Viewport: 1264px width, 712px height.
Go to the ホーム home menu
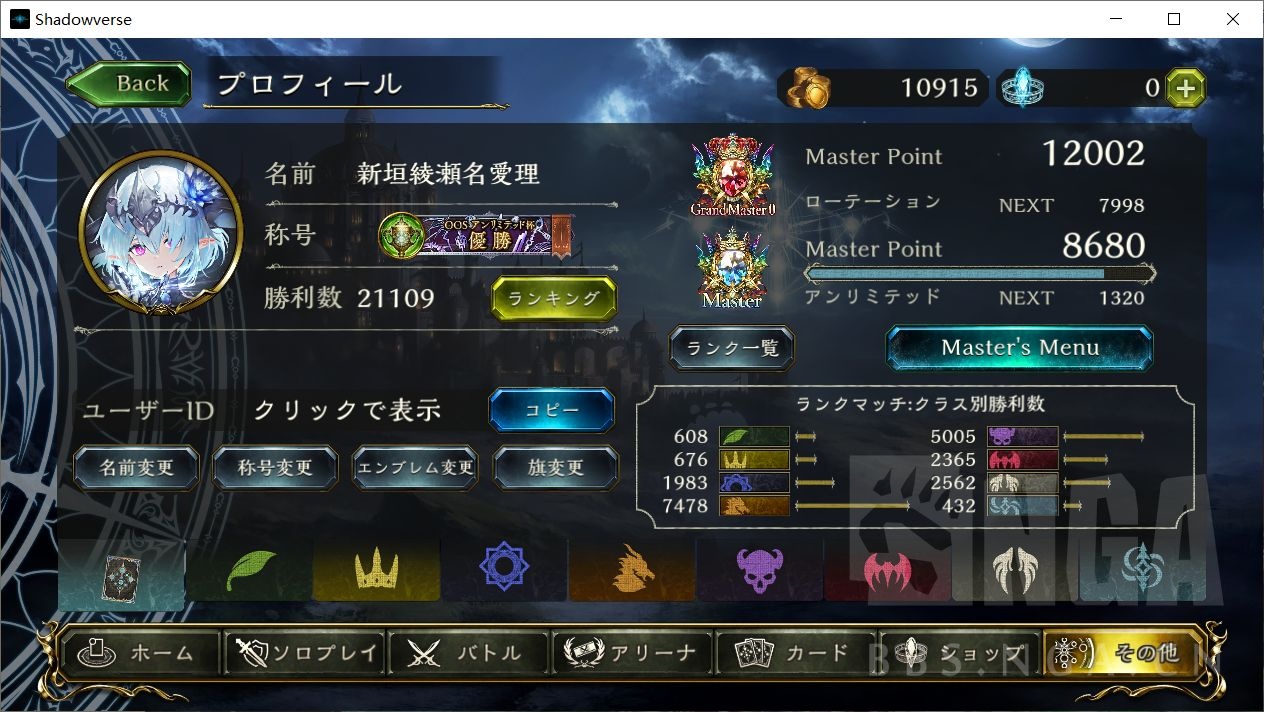141,654
